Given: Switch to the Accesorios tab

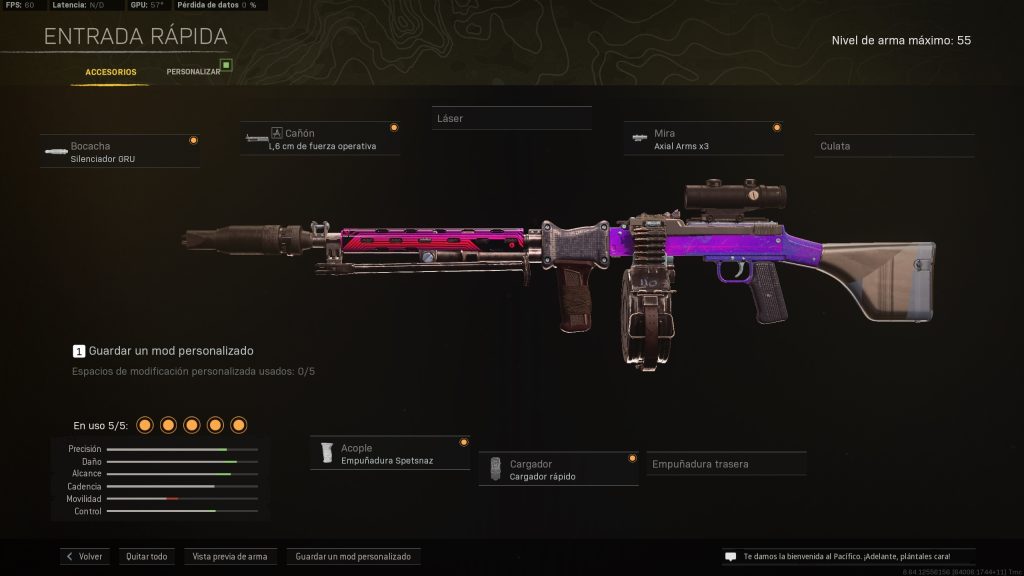Looking at the screenshot, I should (110, 72).
